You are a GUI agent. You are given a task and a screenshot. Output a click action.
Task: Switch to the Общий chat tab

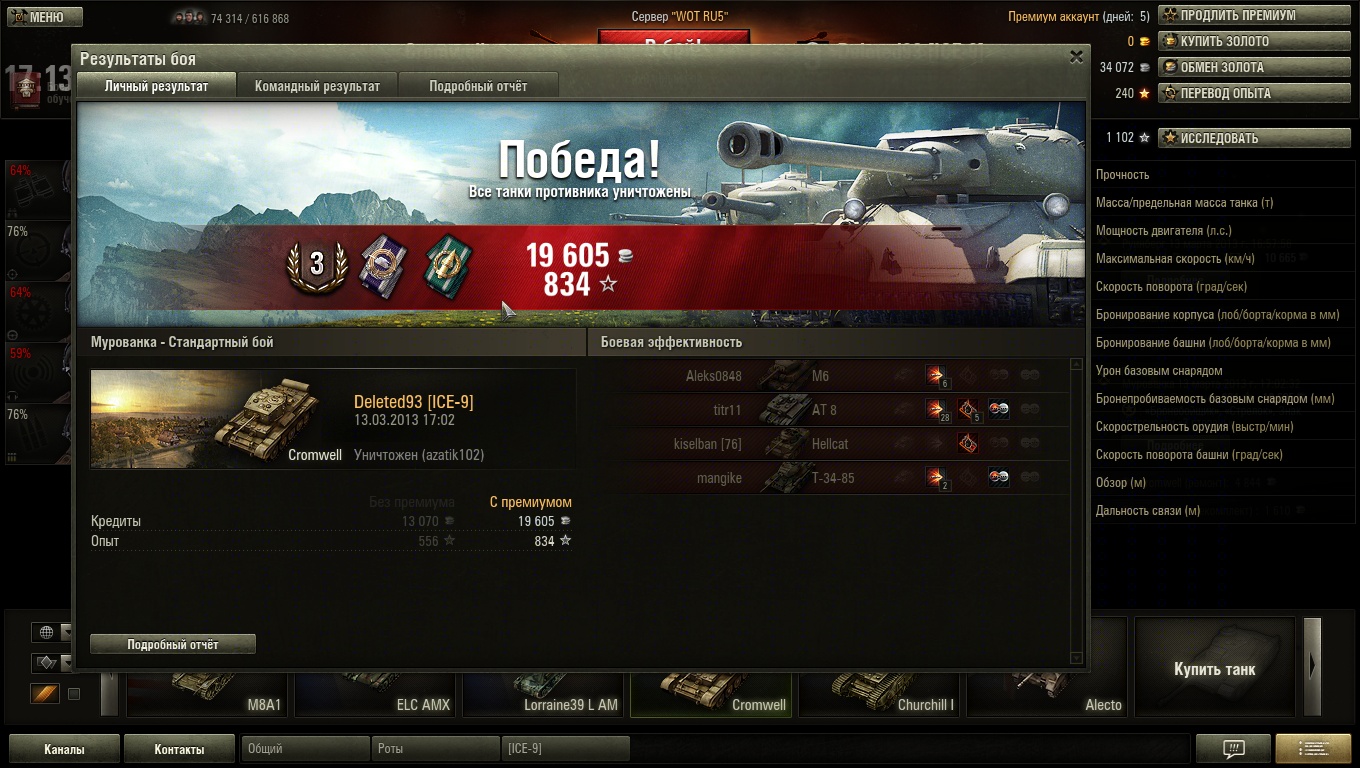click(x=305, y=749)
